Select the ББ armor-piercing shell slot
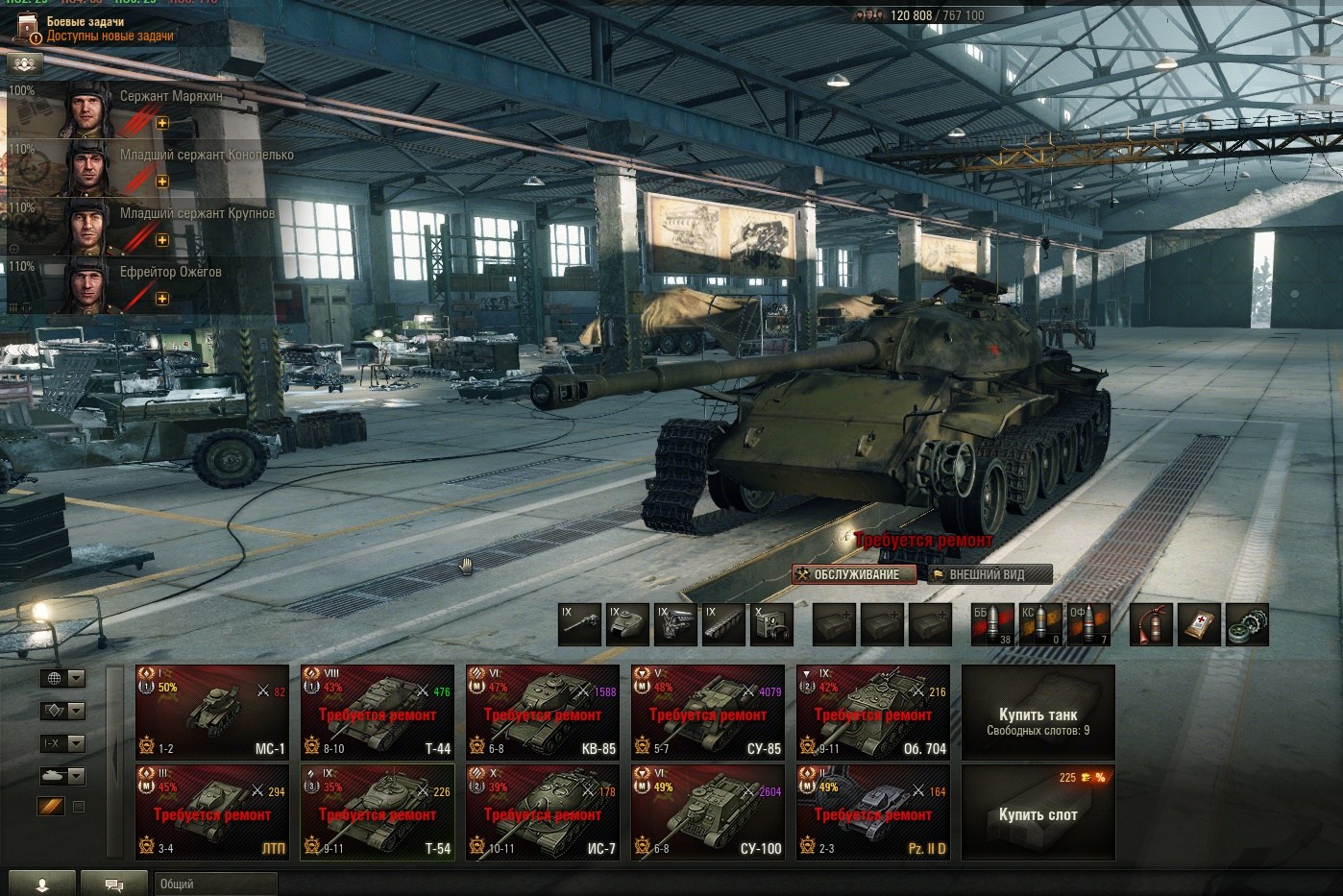This screenshot has height=896, width=1343. coord(992,624)
